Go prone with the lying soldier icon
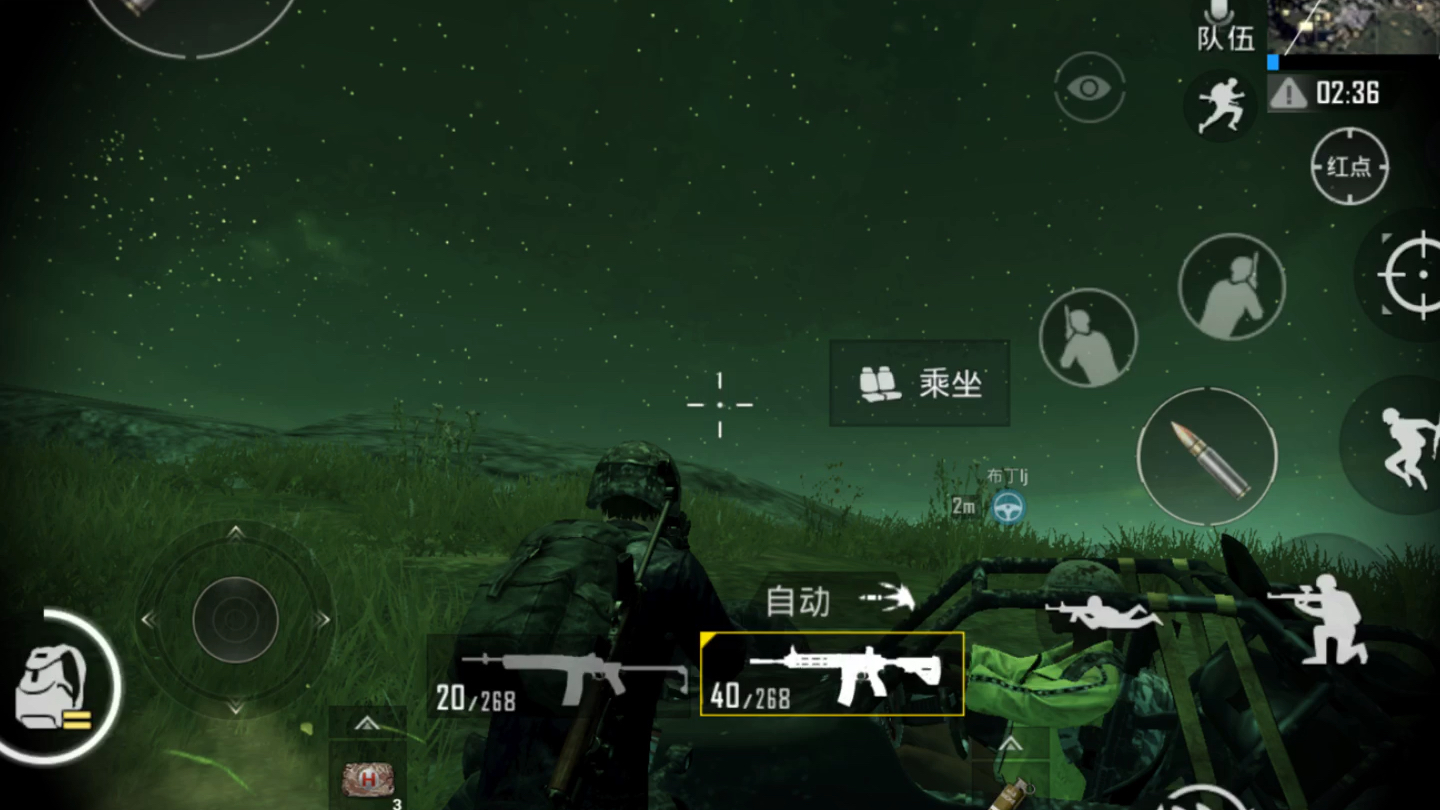 coord(1103,610)
